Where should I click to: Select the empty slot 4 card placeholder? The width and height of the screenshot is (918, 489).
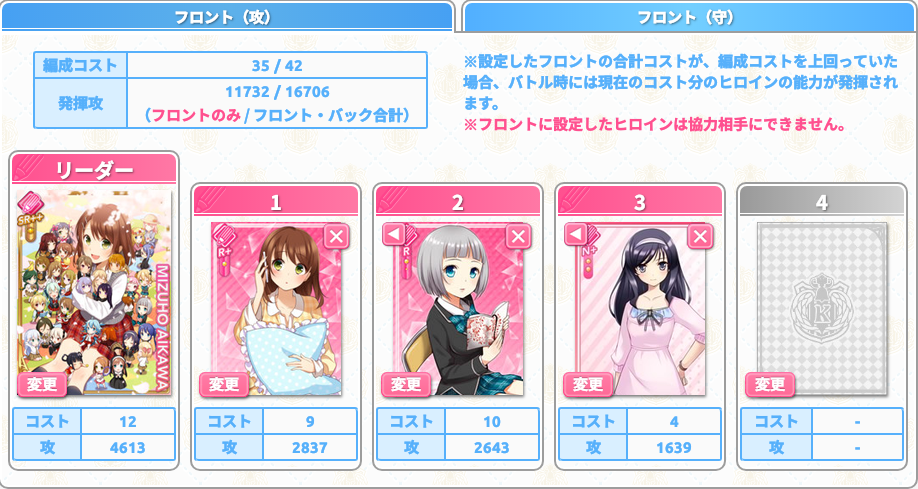(x=821, y=300)
